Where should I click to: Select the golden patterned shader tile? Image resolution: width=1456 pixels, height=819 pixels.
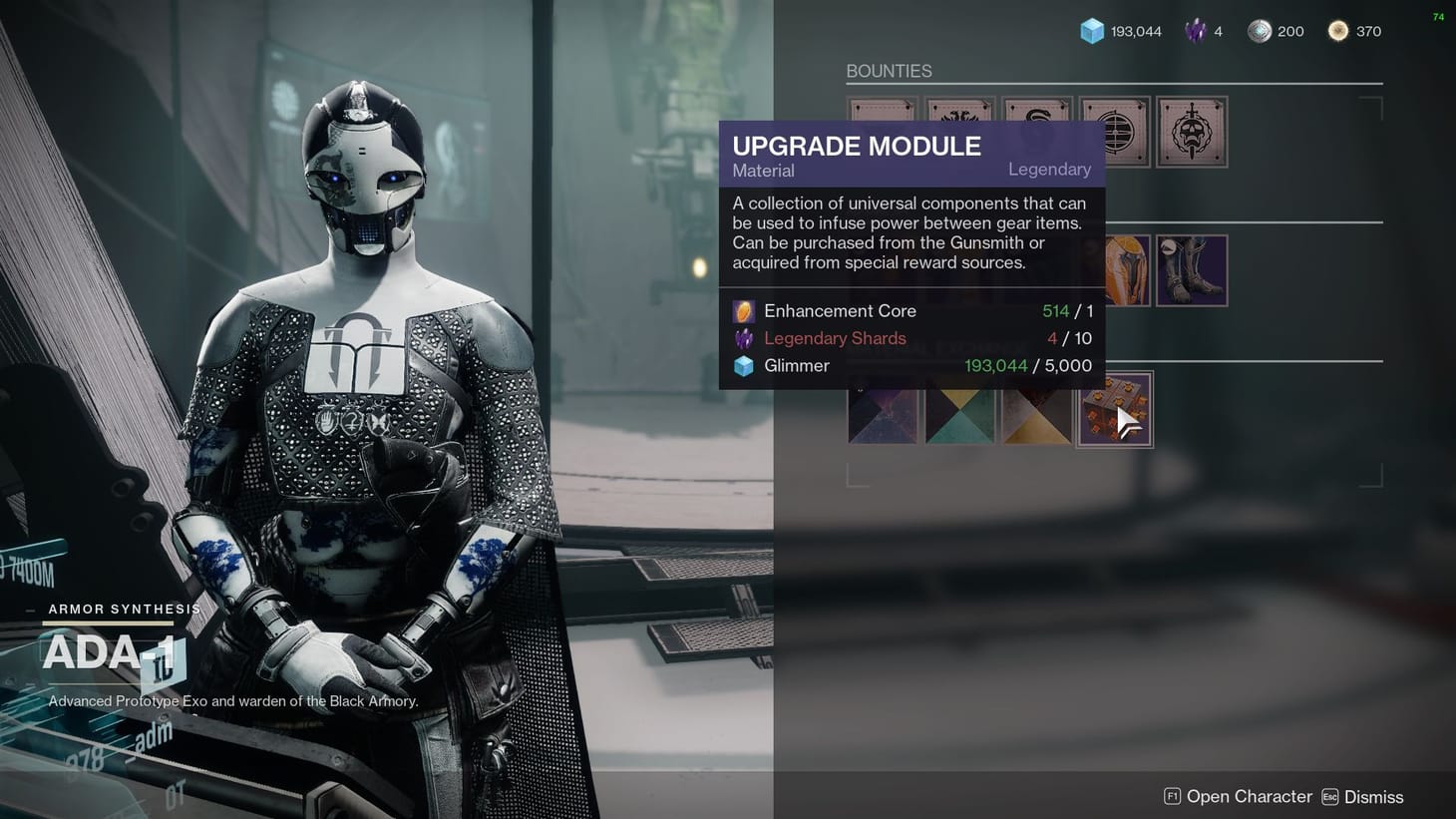pyautogui.click(x=1037, y=414)
